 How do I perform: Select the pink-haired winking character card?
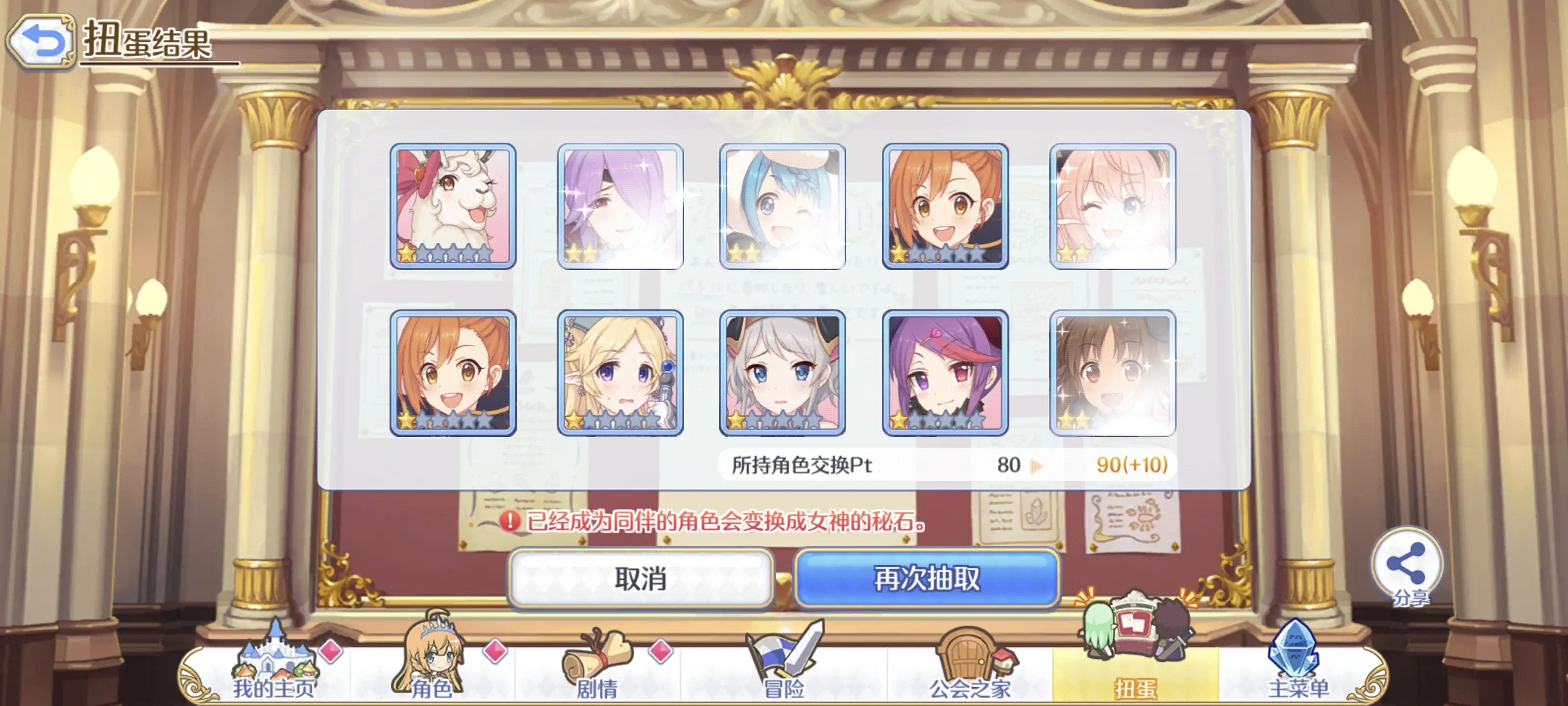pos(1112,206)
